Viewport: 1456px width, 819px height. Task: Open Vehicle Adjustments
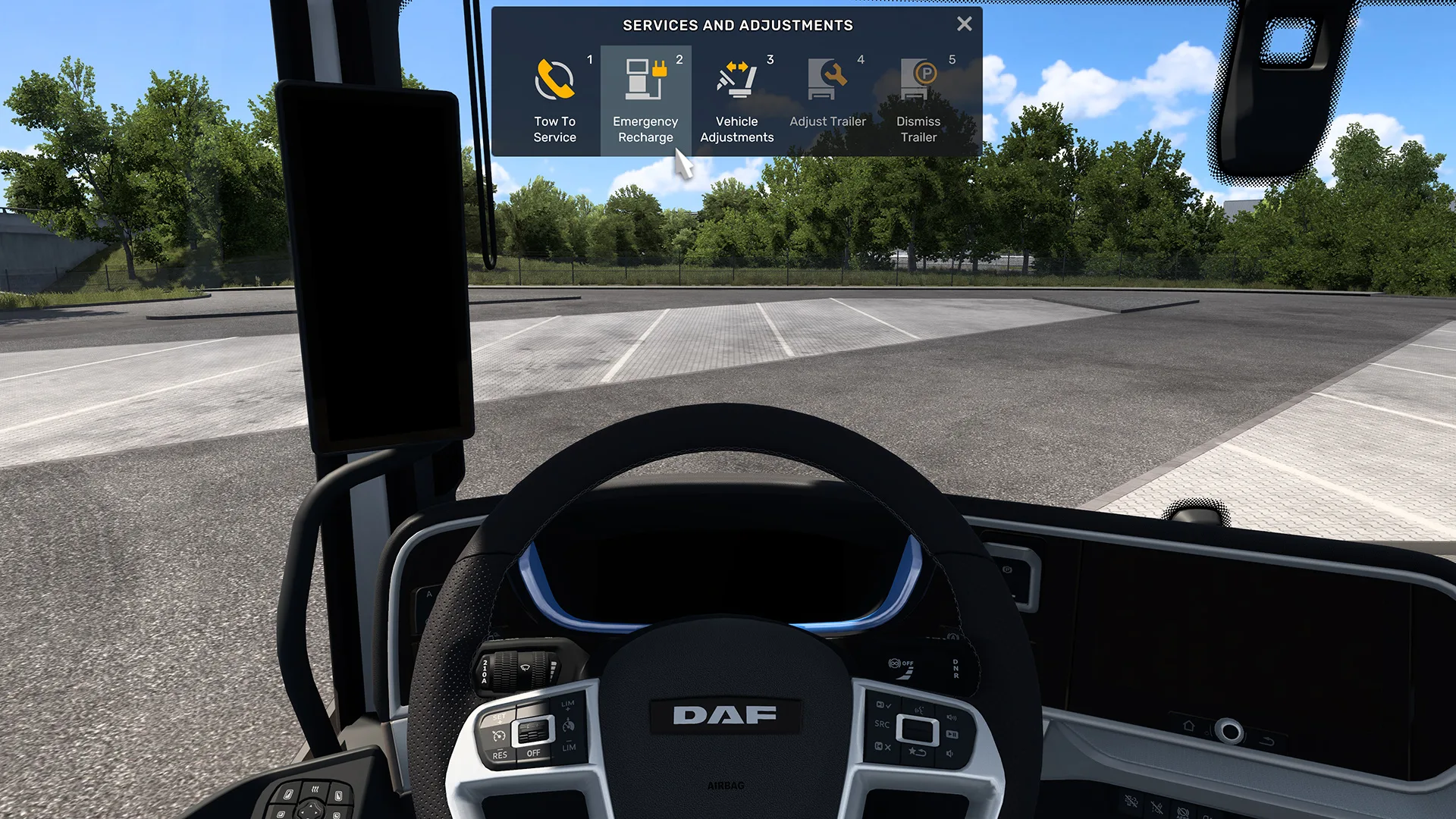coord(736,100)
